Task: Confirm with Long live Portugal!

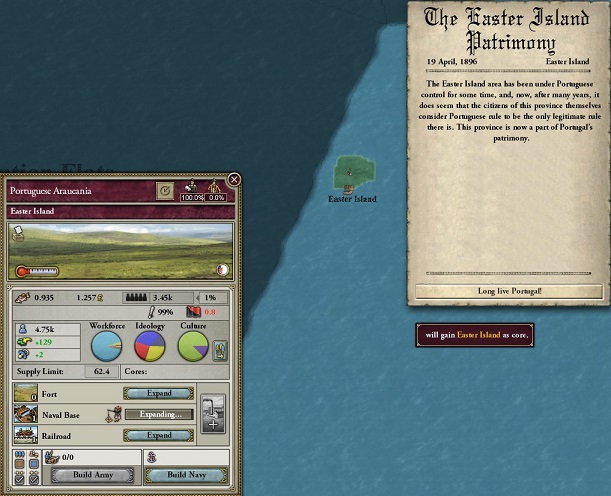Action: [509, 291]
